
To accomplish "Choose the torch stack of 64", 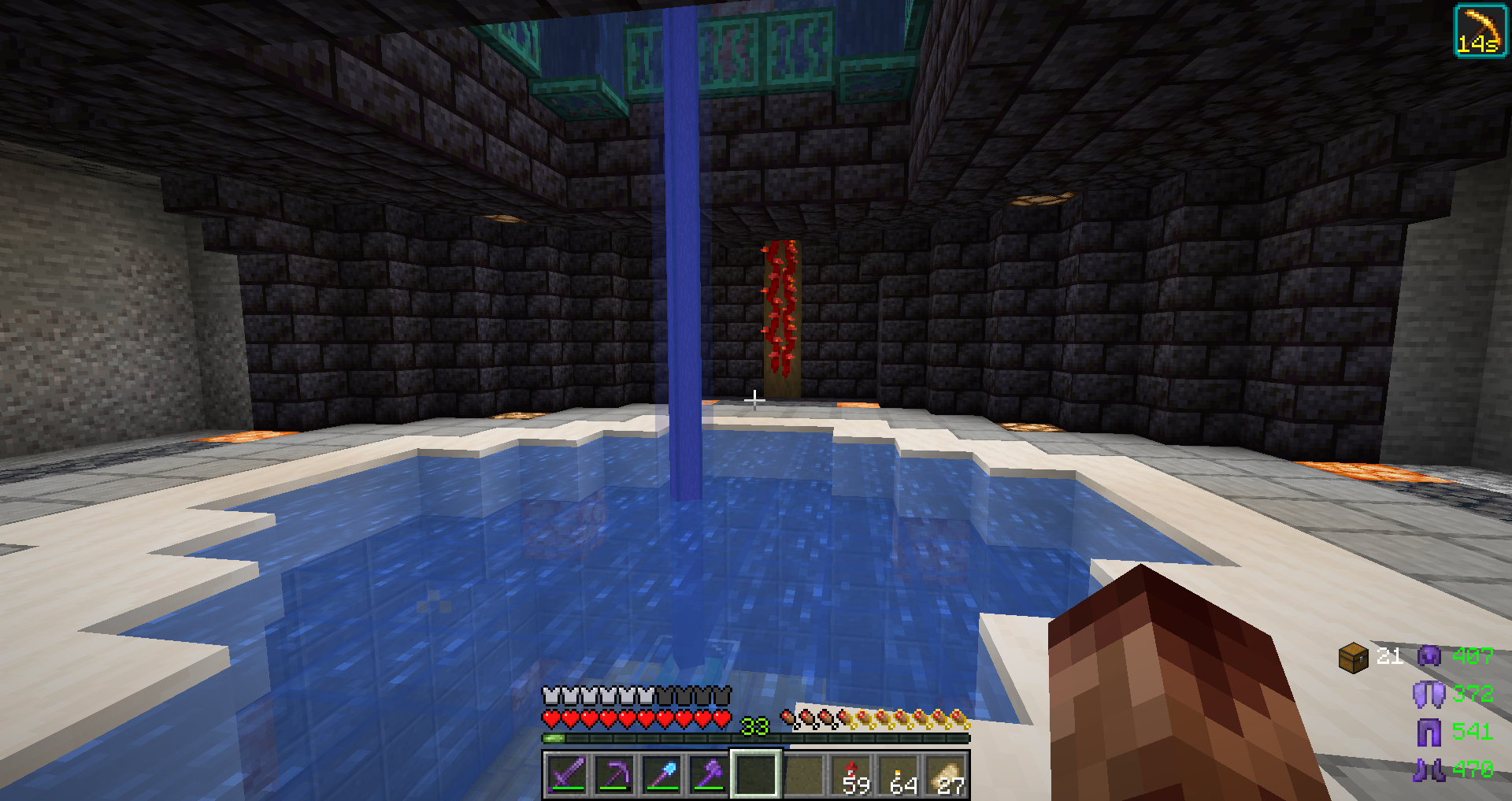I will click(899, 774).
